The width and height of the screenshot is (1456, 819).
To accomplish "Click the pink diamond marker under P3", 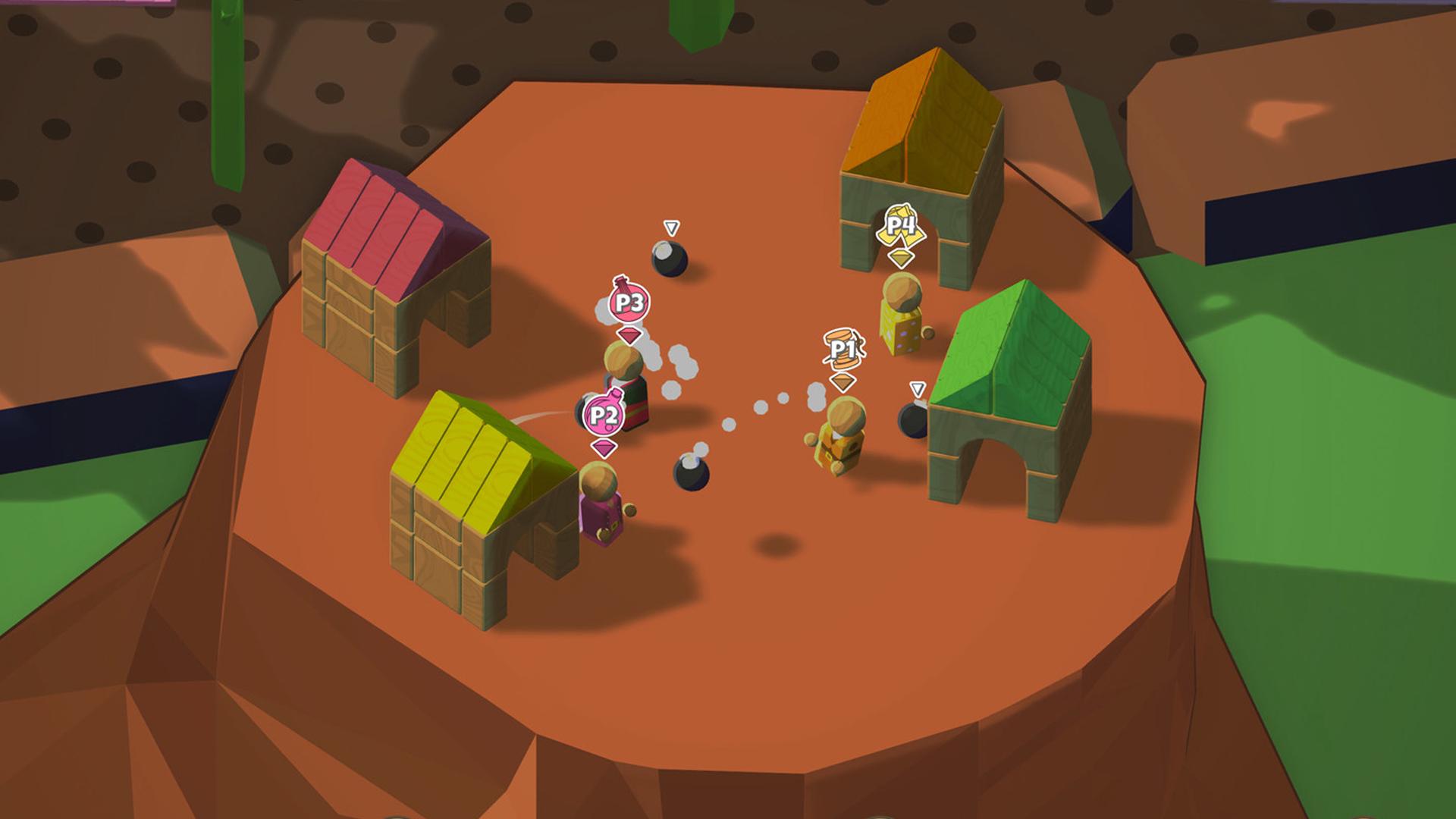I will coord(629,336).
